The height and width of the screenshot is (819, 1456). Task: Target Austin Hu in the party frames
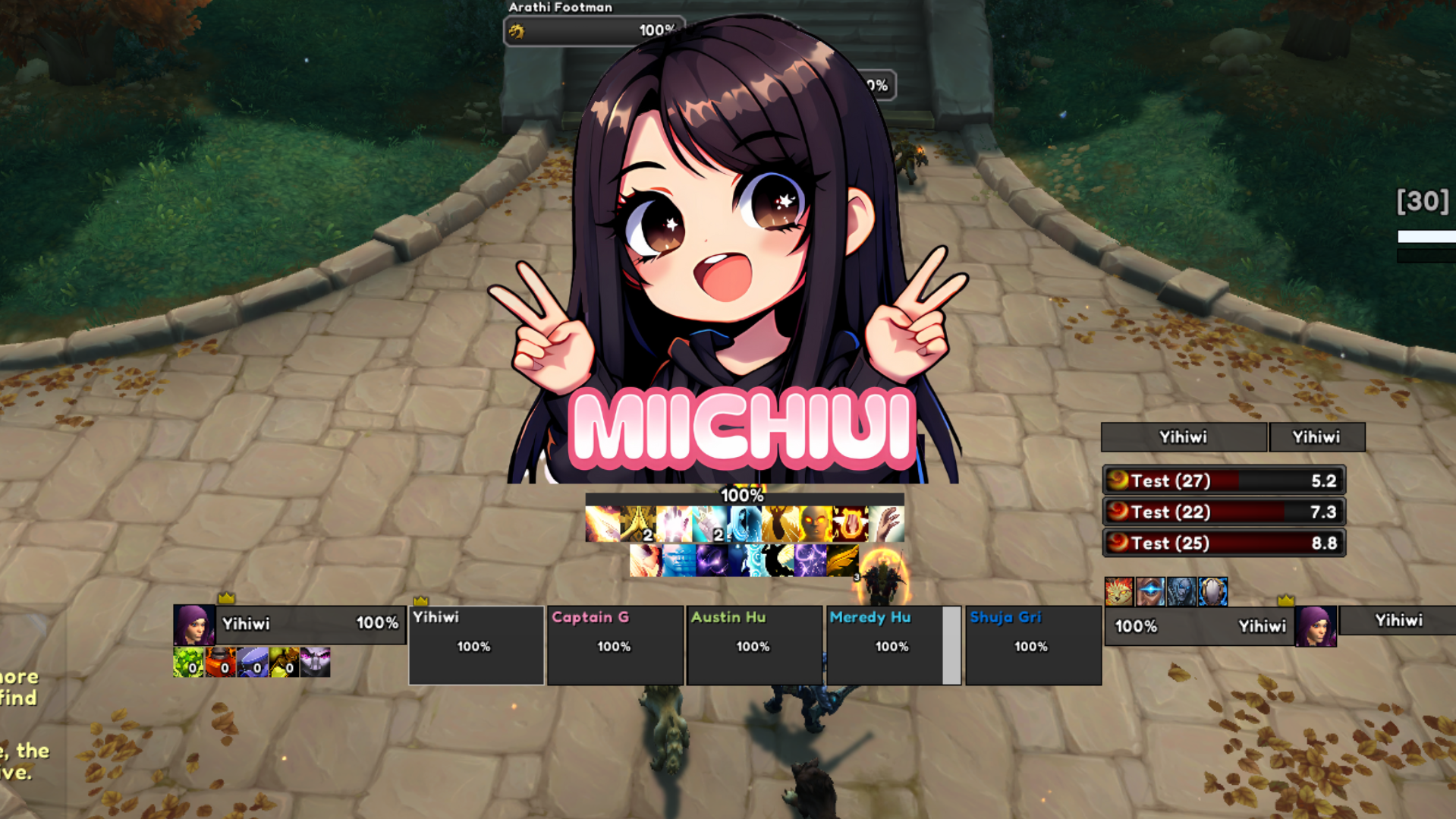click(x=753, y=645)
